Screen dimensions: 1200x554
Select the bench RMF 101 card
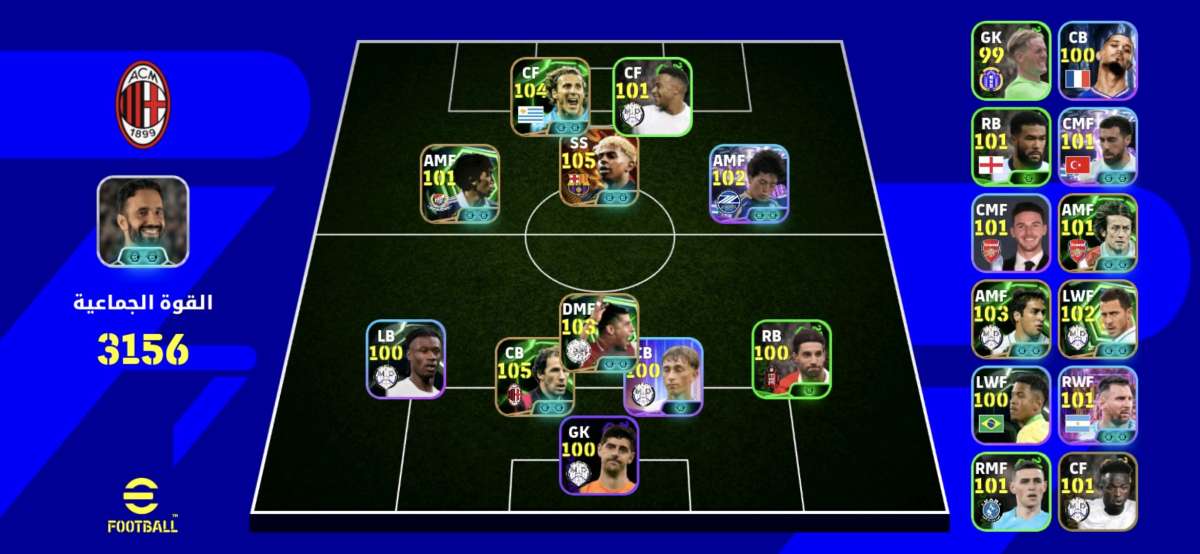click(x=1010, y=492)
